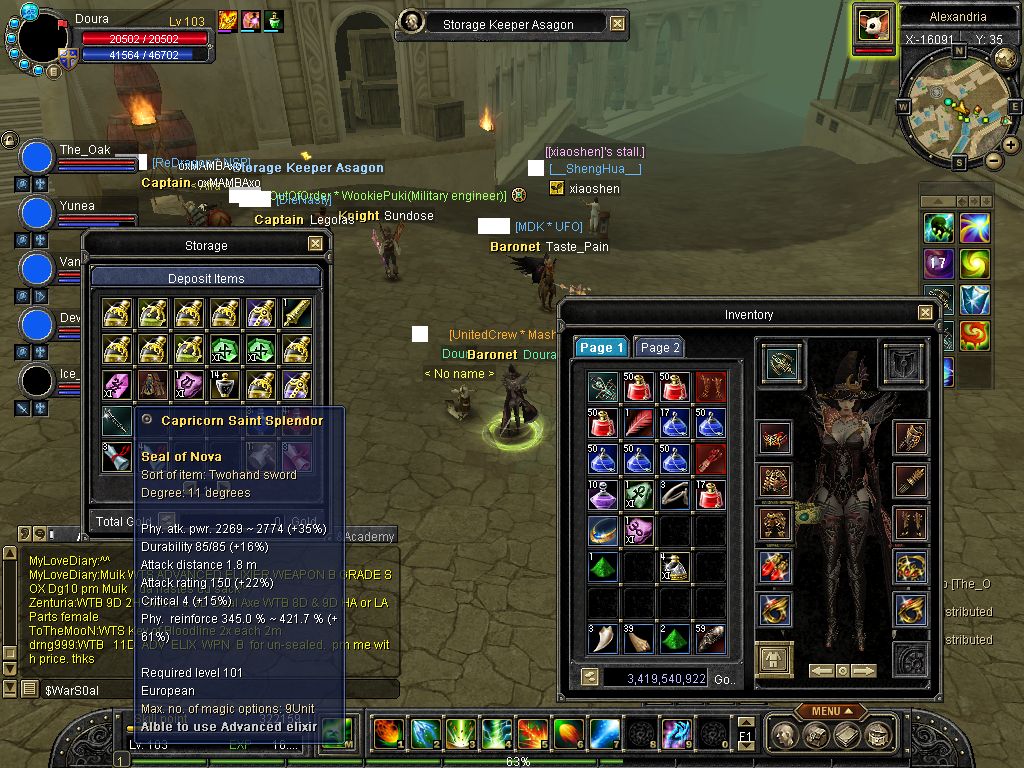
Task: Click the equipped weapon slot in Inventory
Action: 781,362
